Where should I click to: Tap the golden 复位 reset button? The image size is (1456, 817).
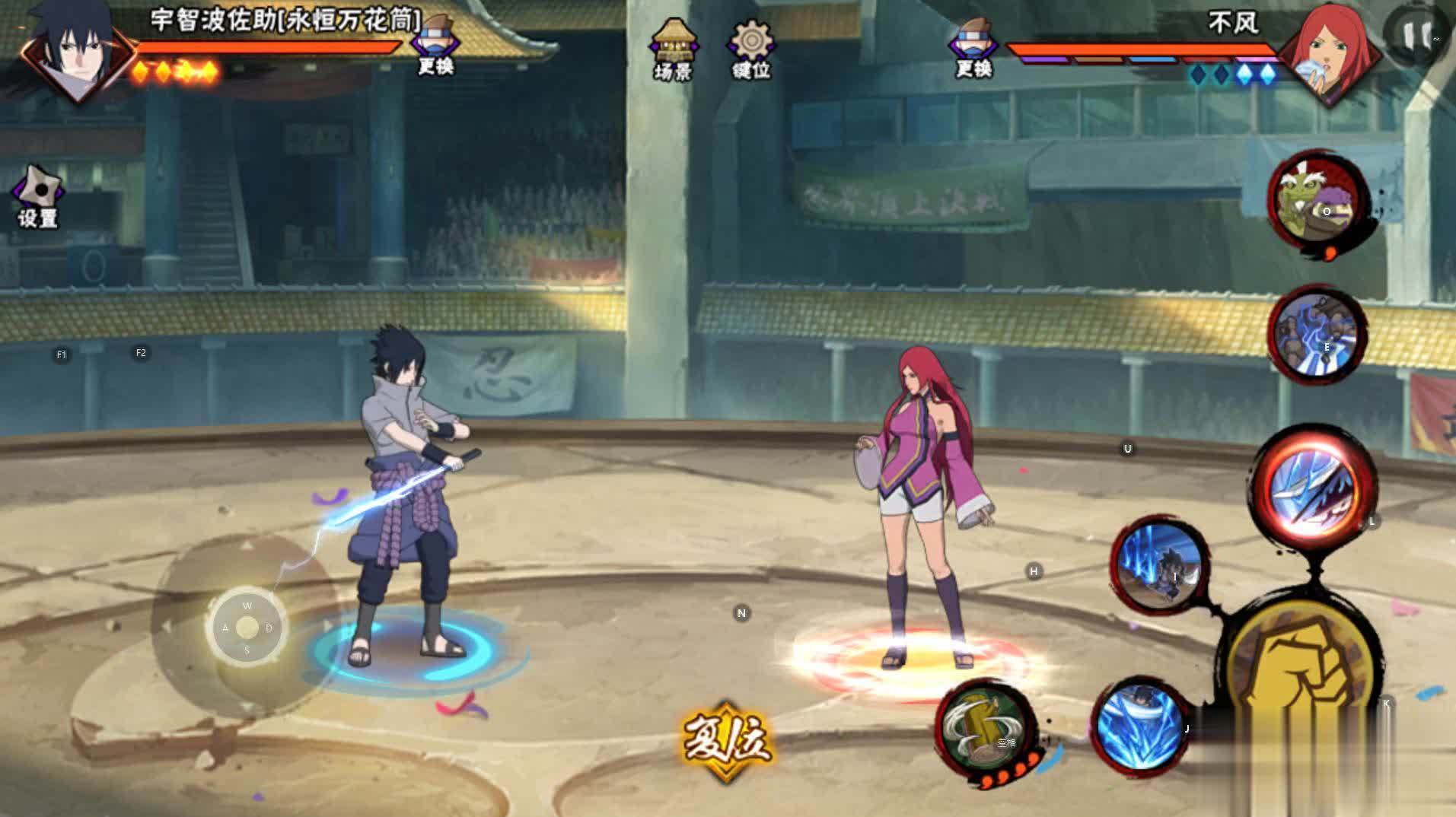coord(727,739)
